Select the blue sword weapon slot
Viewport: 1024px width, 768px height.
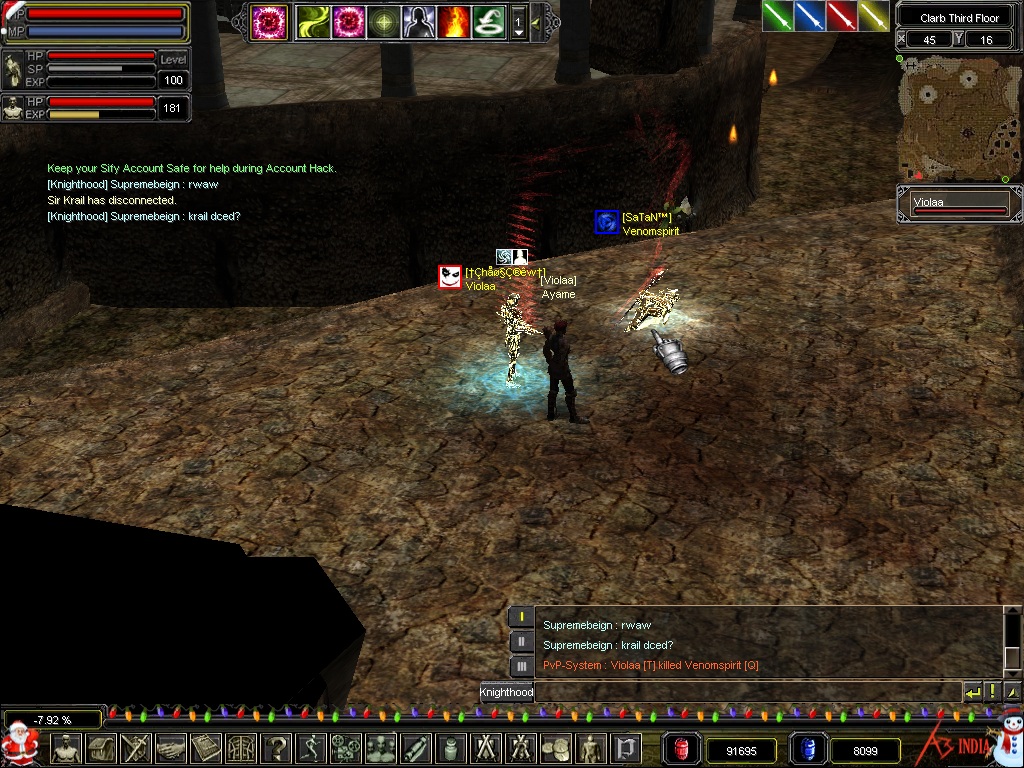point(809,16)
